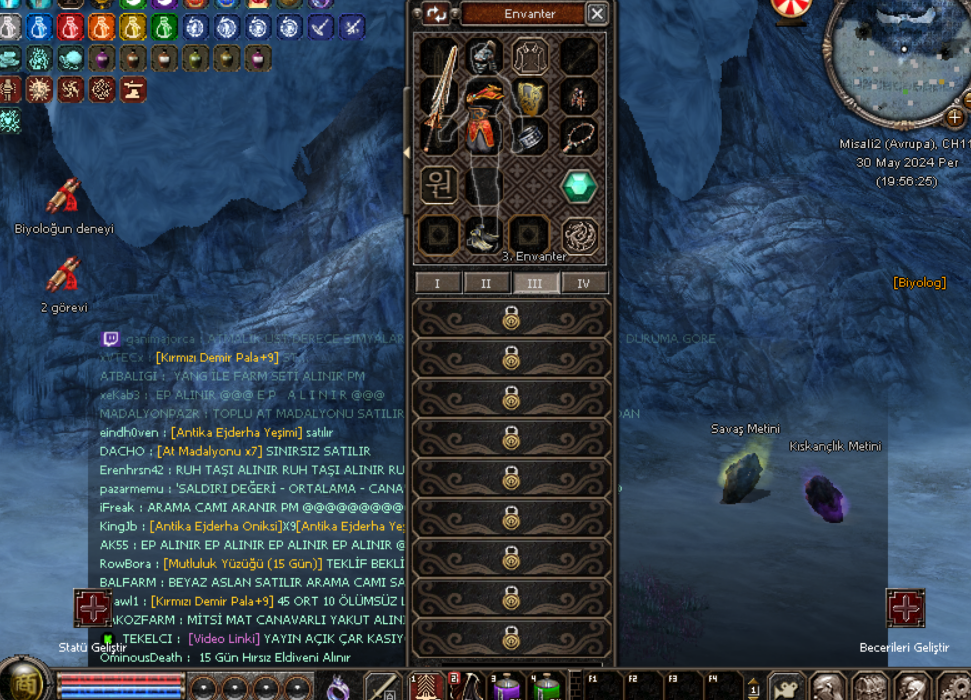This screenshot has width=971, height=700.
Task: Switch to inventory page I
Action: (x=437, y=283)
